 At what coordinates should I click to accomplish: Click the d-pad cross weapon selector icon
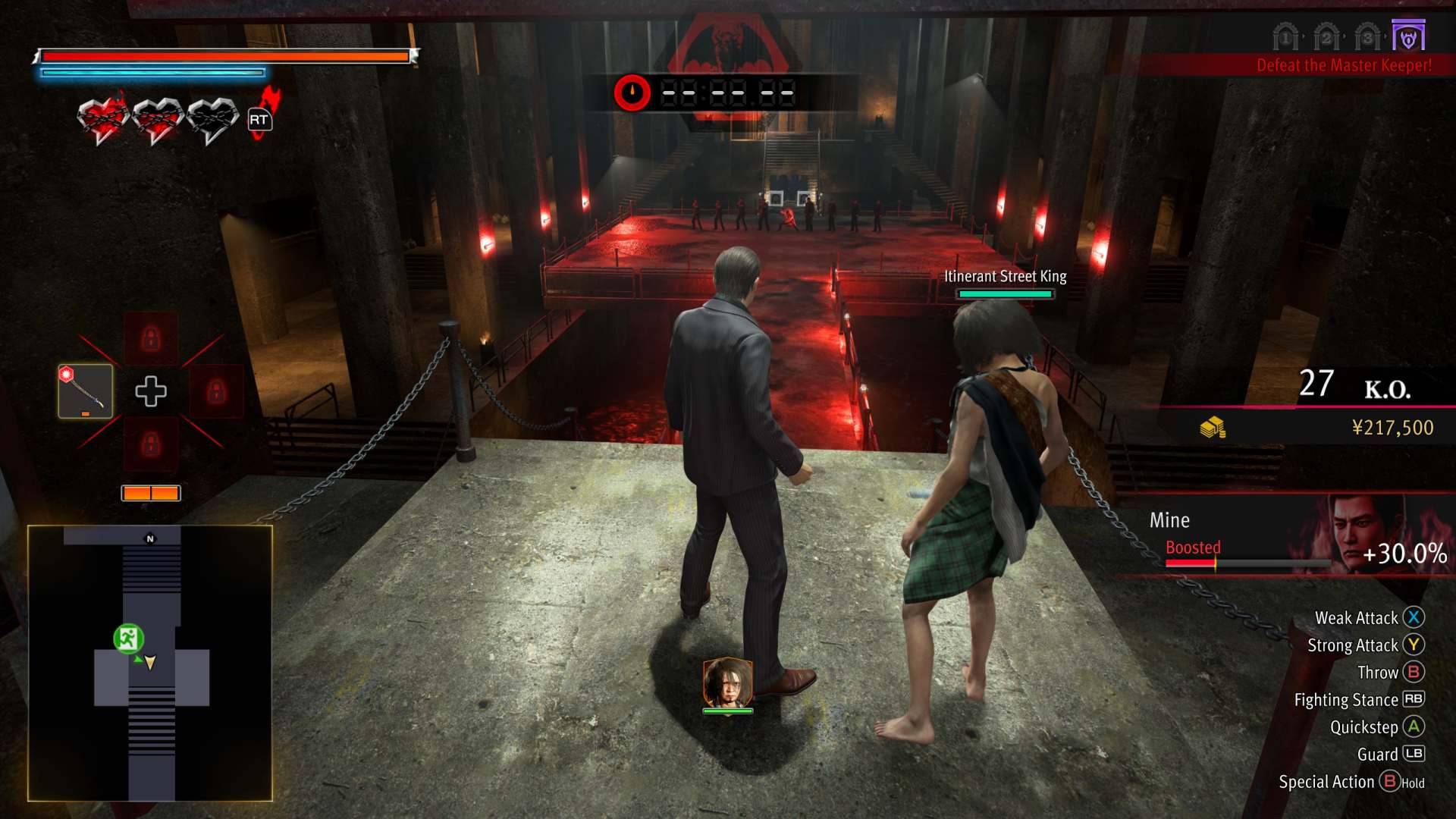tap(150, 391)
